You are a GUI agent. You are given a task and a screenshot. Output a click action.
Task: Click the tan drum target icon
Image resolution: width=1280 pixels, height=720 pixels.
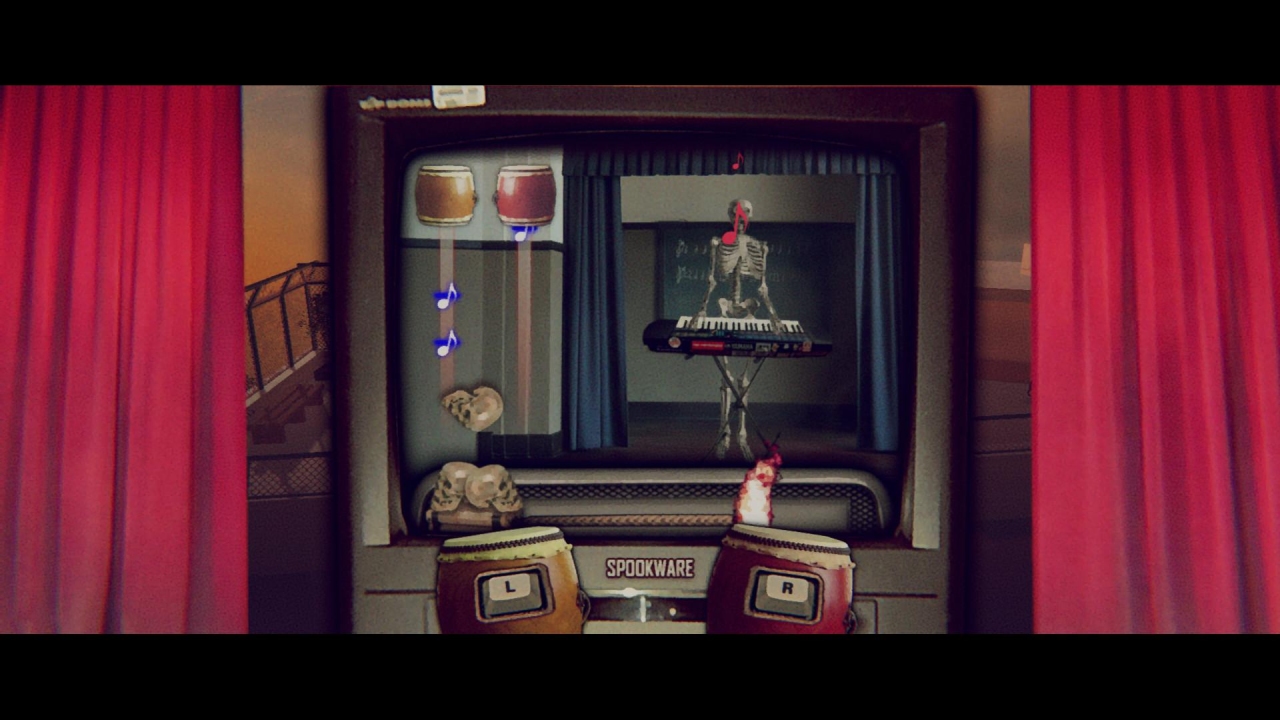click(444, 194)
